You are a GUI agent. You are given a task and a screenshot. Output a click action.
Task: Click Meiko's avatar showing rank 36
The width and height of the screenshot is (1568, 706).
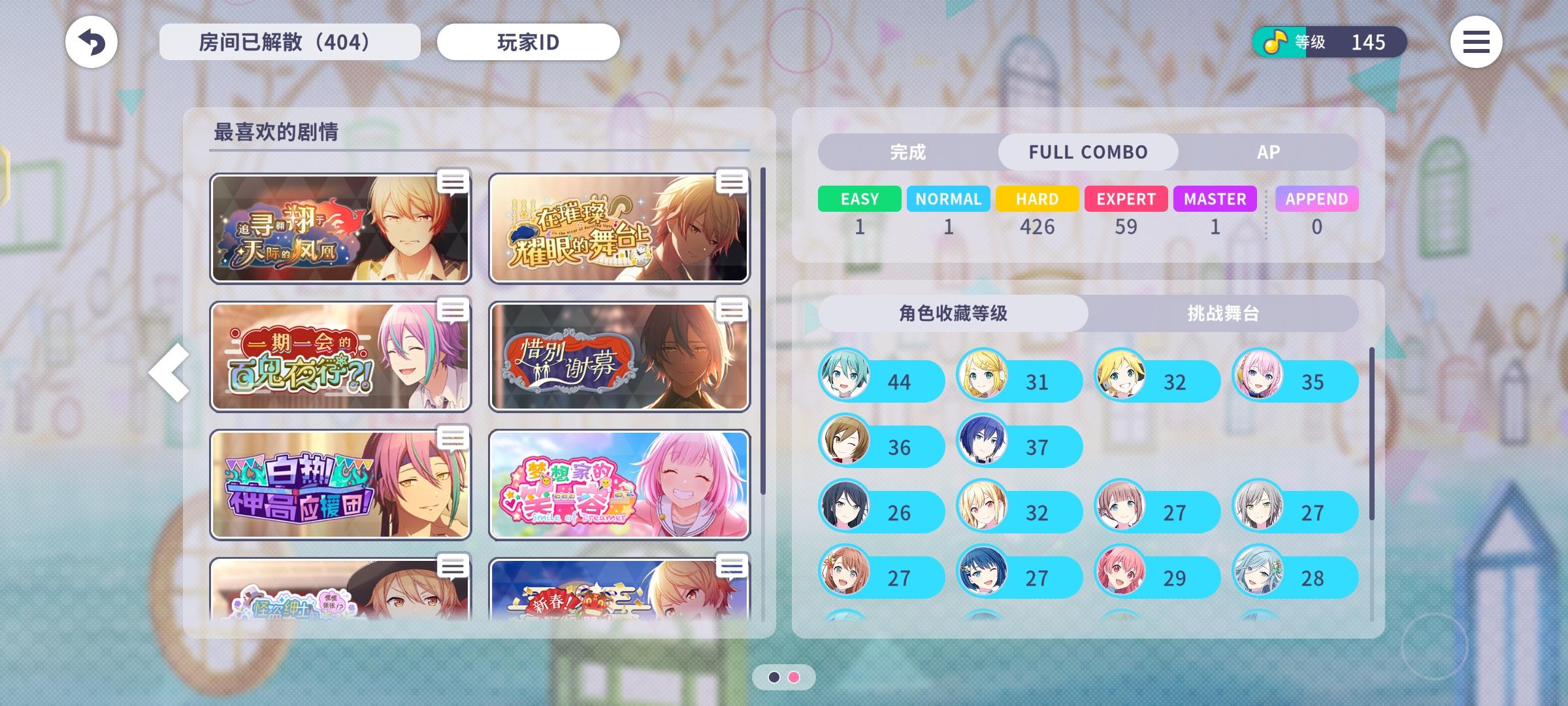[845, 446]
